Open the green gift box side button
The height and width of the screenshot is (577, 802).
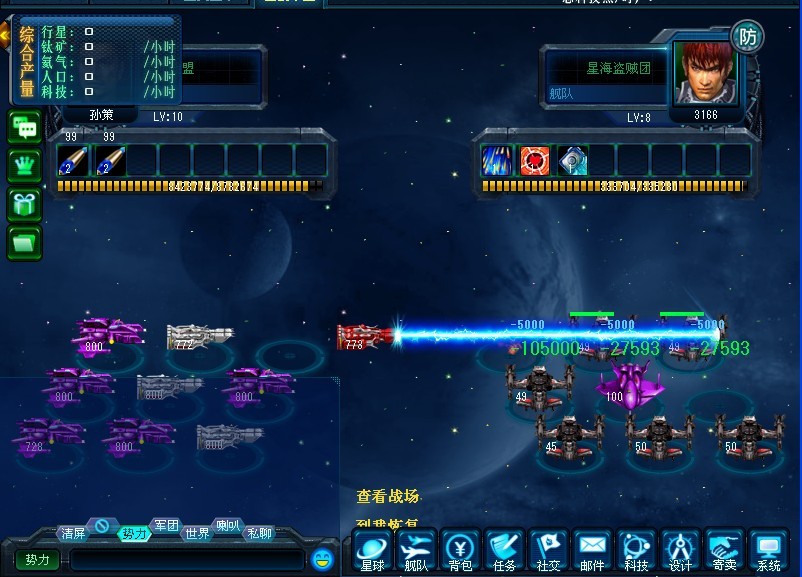[x=25, y=203]
